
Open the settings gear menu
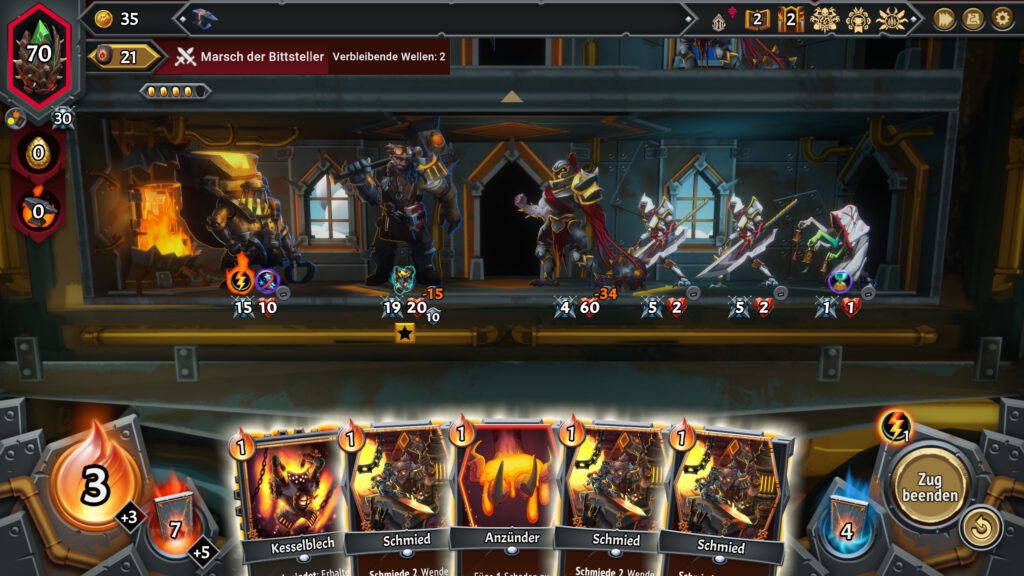[x=1002, y=18]
